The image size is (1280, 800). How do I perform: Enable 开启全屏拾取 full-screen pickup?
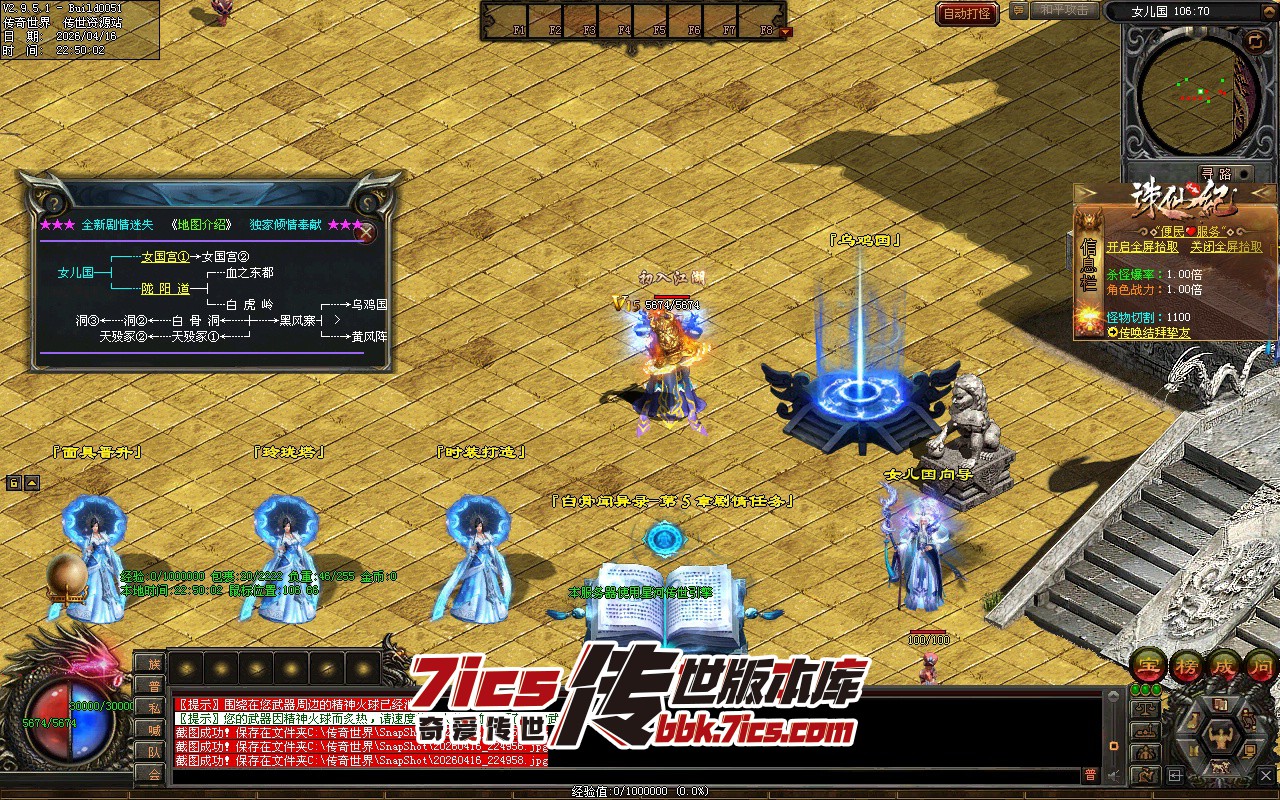click(x=1142, y=247)
